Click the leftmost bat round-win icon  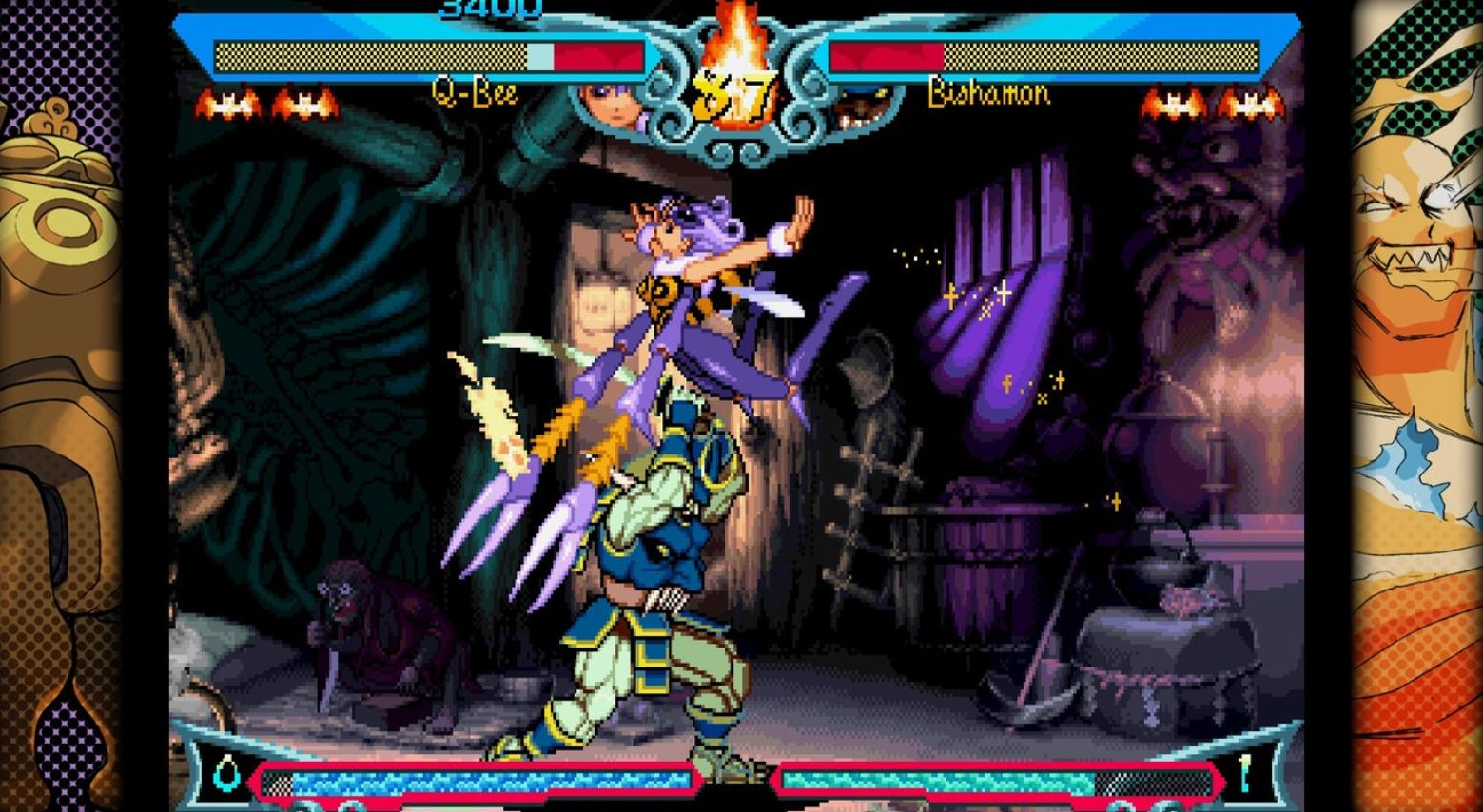(x=228, y=103)
